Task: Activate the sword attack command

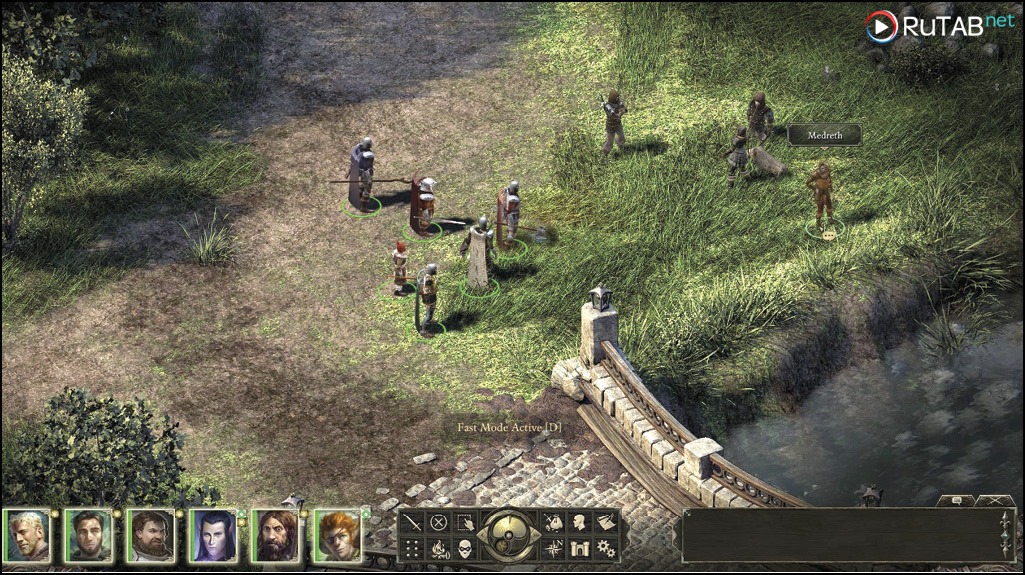Action: tap(411, 522)
